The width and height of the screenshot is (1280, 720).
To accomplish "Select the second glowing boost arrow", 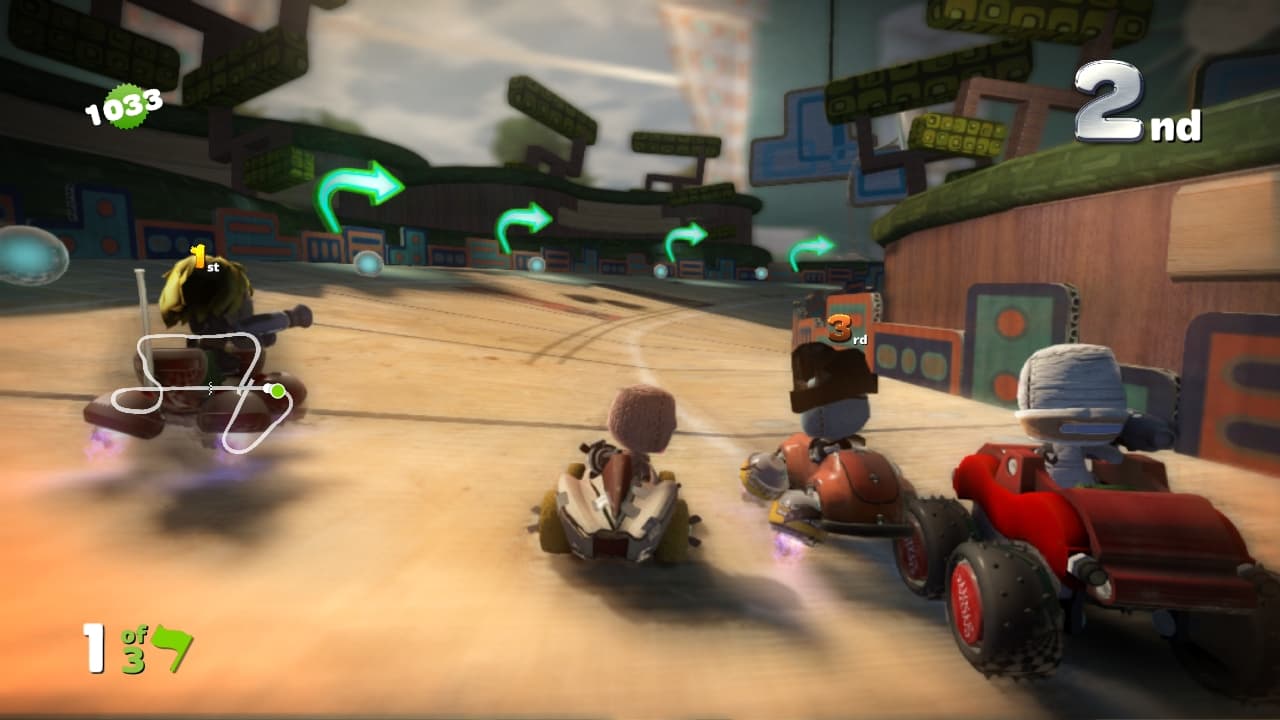I will [x=525, y=222].
